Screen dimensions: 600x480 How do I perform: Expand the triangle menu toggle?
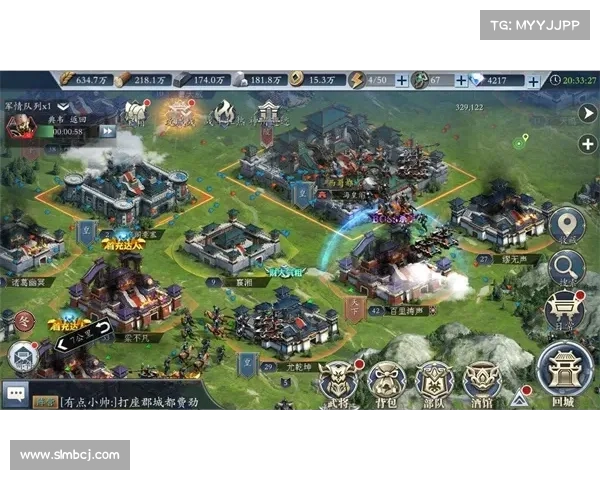pos(519,398)
